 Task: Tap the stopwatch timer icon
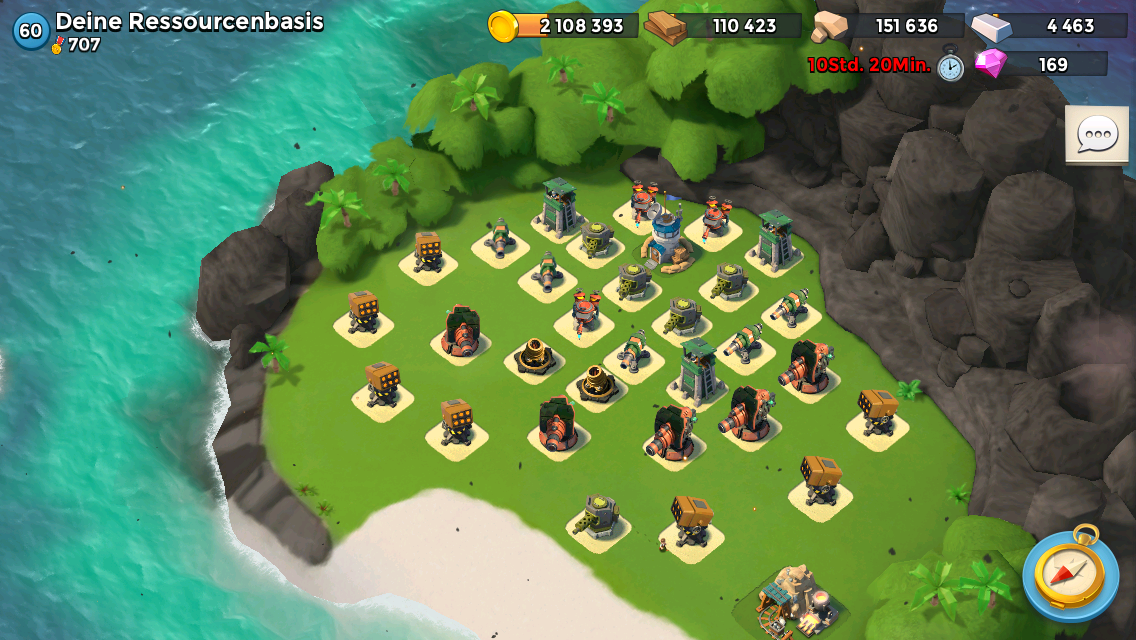tap(950, 66)
